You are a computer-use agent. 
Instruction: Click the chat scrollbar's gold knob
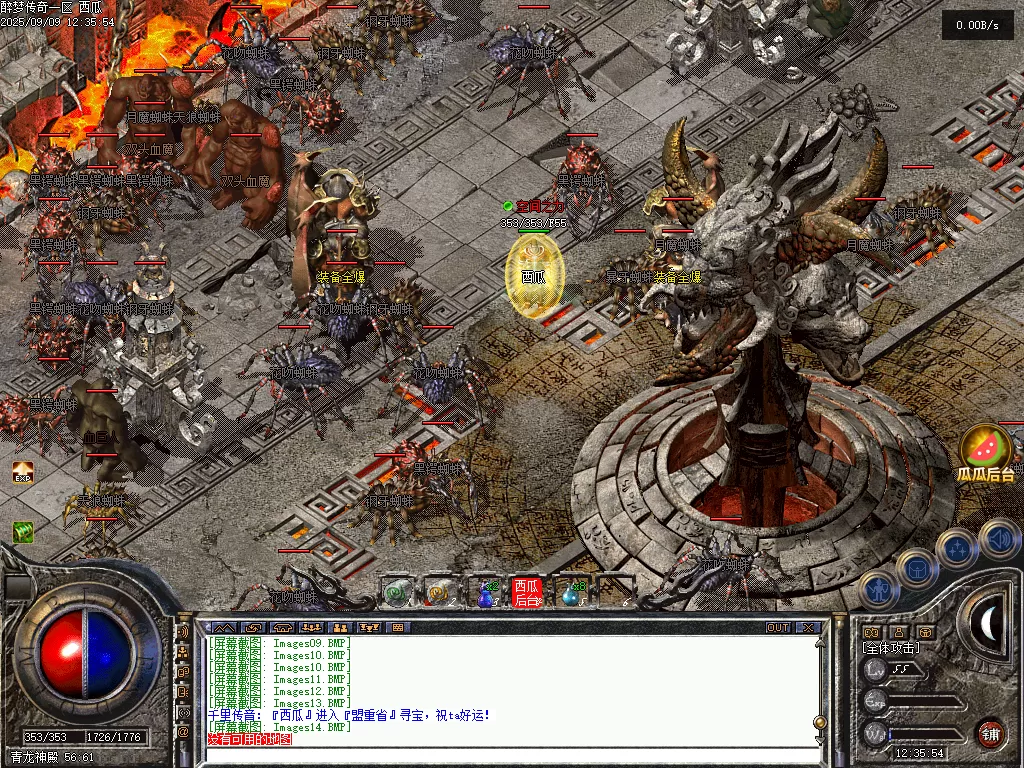coord(820,721)
